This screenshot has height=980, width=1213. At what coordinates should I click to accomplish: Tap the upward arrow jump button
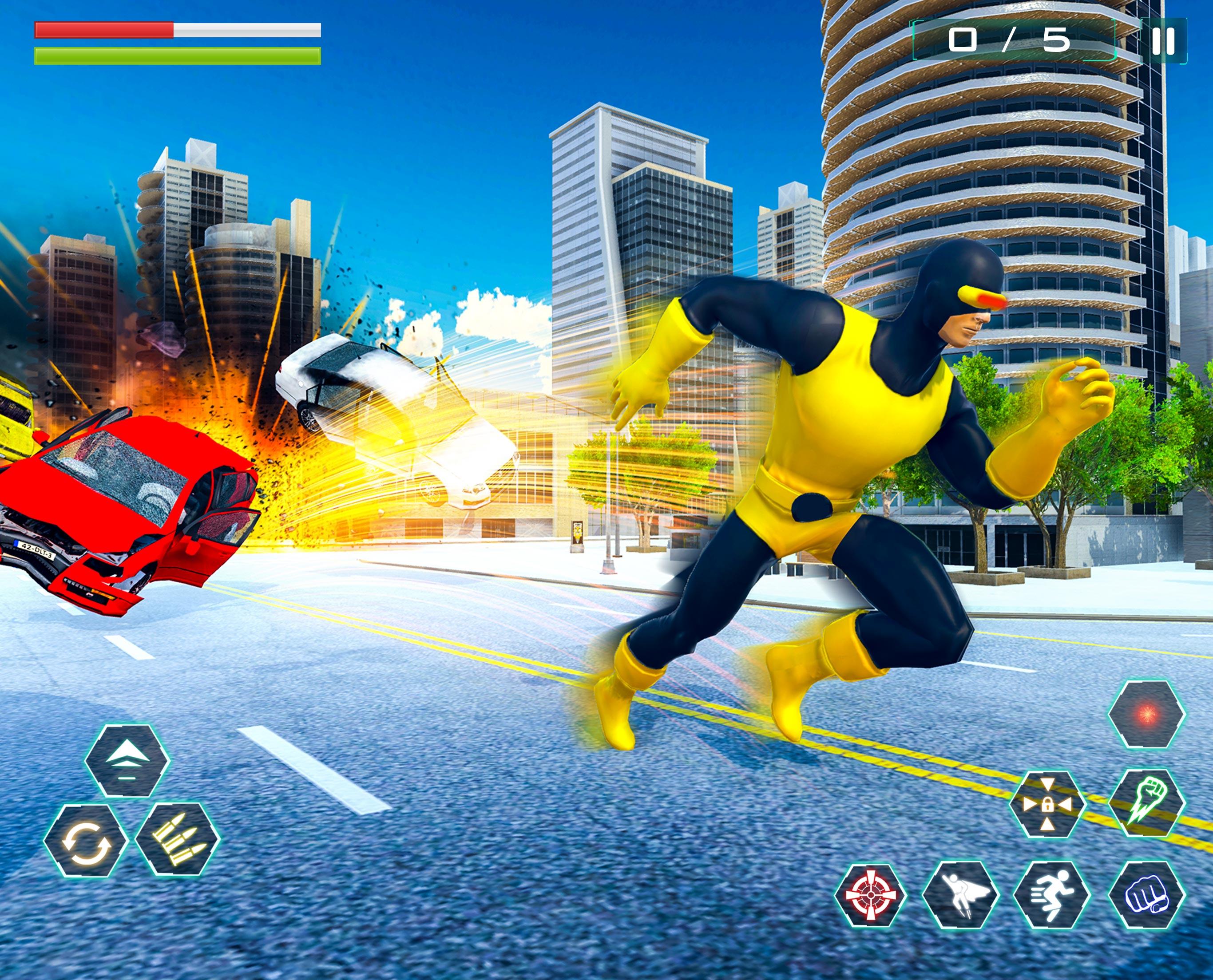click(127, 760)
